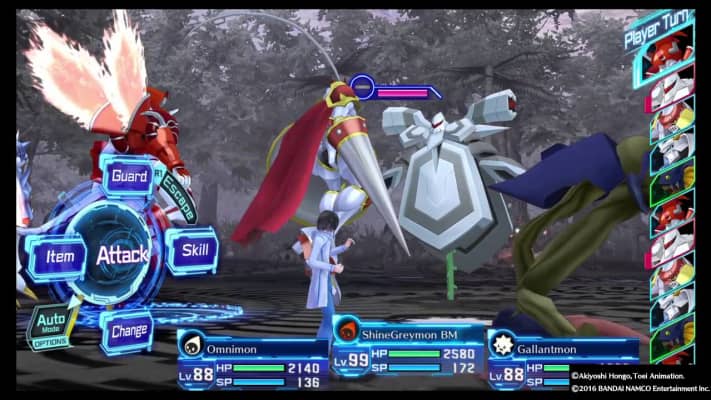Open the Item menu
Image resolution: width=711 pixels, height=400 pixels.
58,256
